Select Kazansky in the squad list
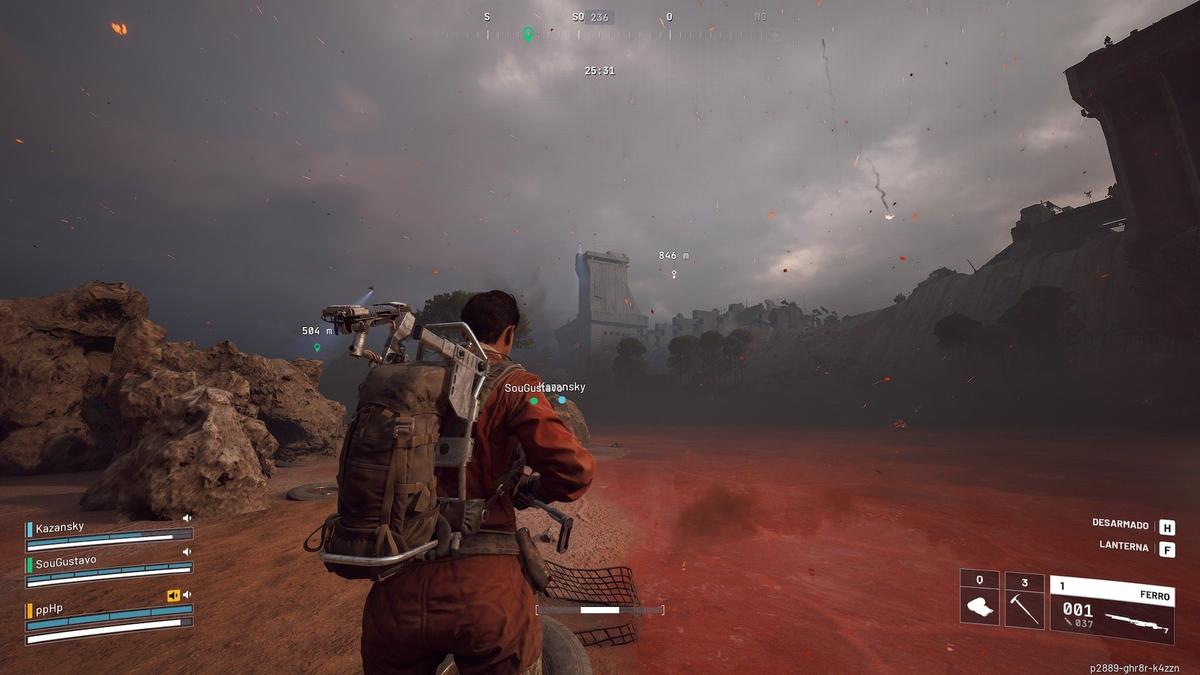The width and height of the screenshot is (1200, 675). [x=60, y=528]
